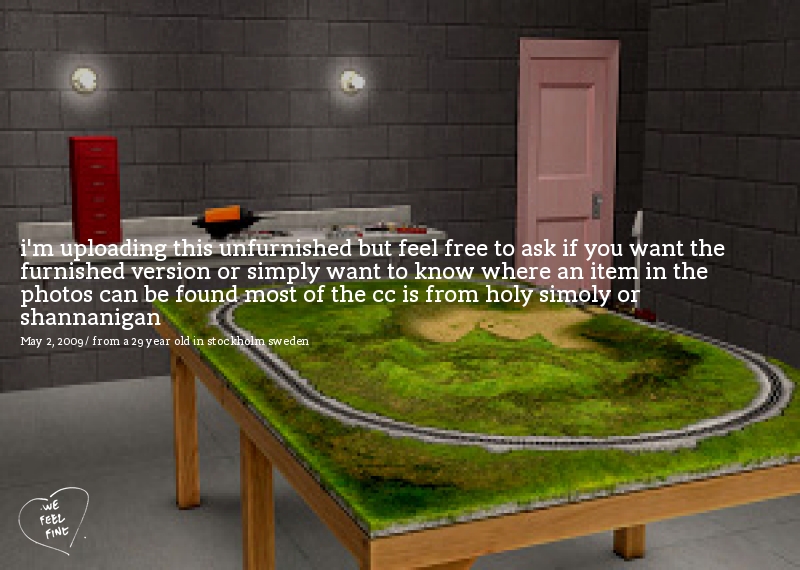Click the We Feel Fine heart logo
This screenshot has width=800, height=570.
point(53,519)
